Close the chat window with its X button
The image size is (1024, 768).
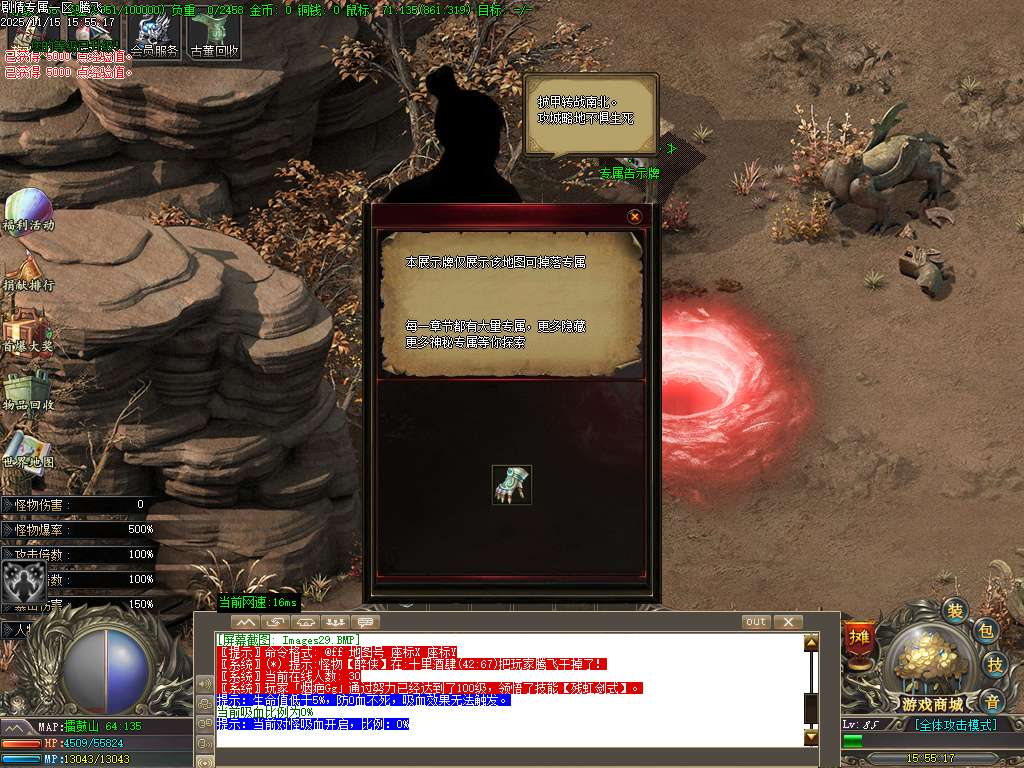point(788,622)
